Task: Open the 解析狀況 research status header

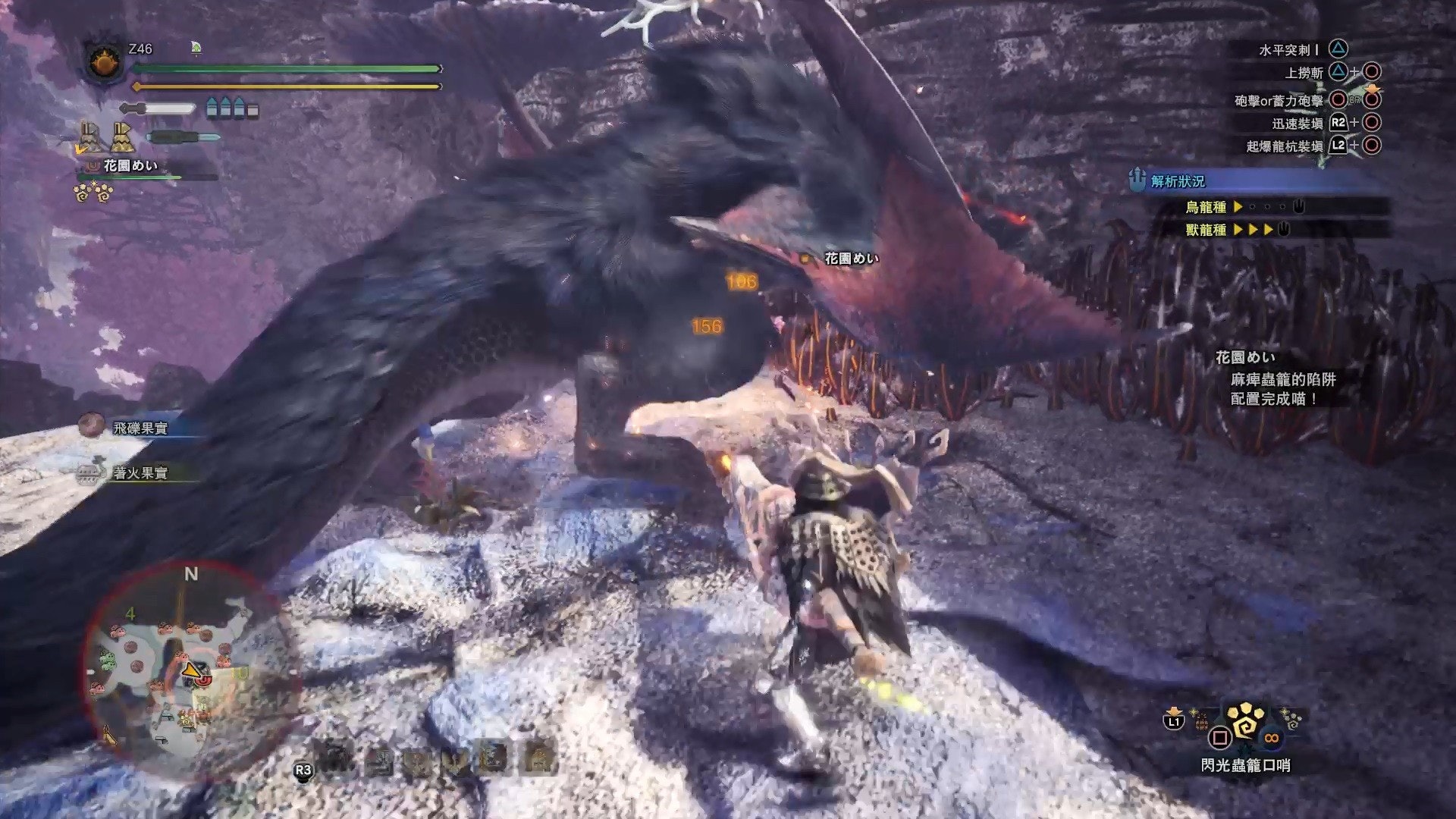Action: click(x=1178, y=180)
